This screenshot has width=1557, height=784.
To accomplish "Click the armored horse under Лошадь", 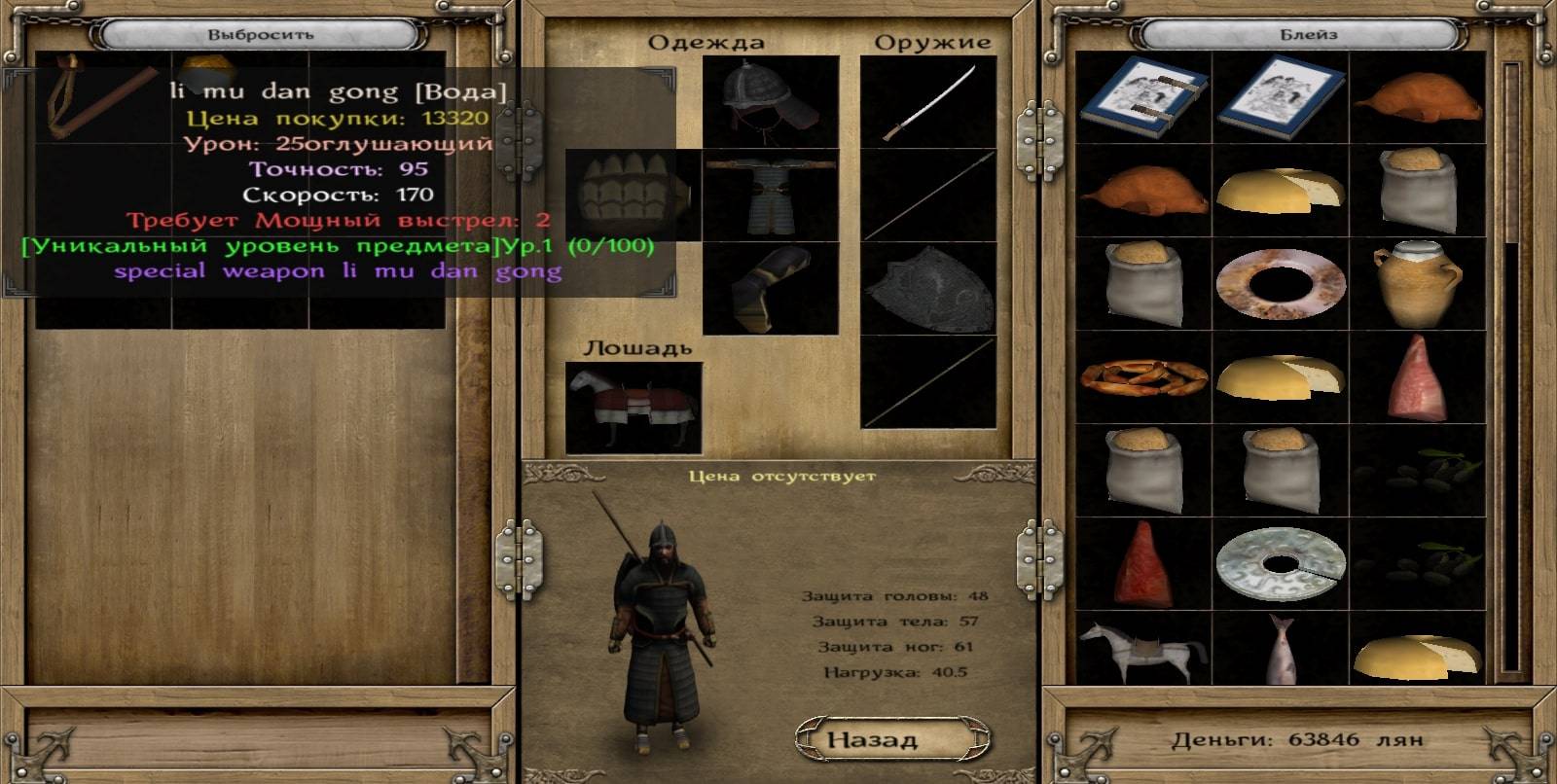I will (x=633, y=407).
